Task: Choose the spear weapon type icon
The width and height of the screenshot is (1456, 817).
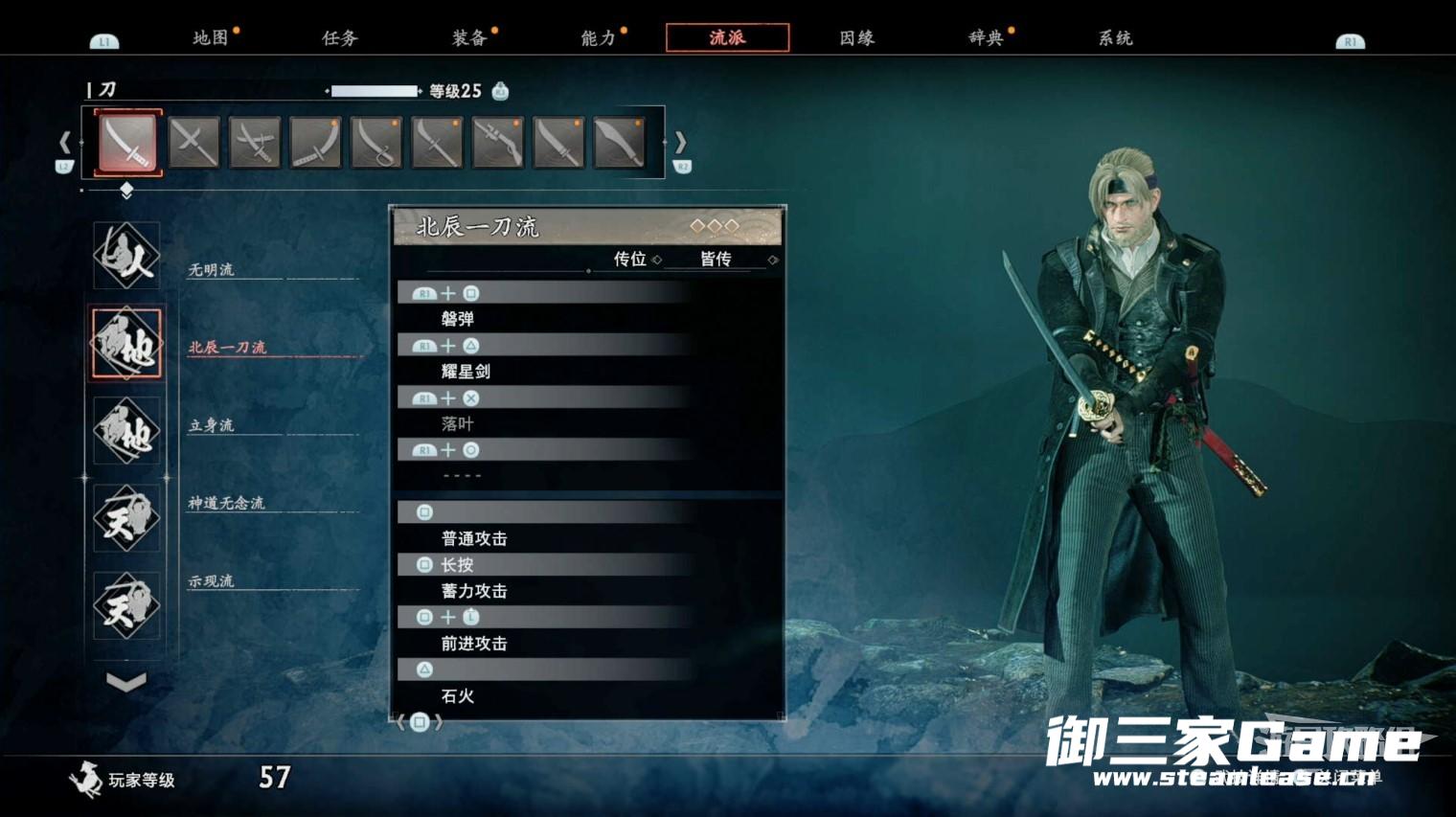Action: click(193, 143)
